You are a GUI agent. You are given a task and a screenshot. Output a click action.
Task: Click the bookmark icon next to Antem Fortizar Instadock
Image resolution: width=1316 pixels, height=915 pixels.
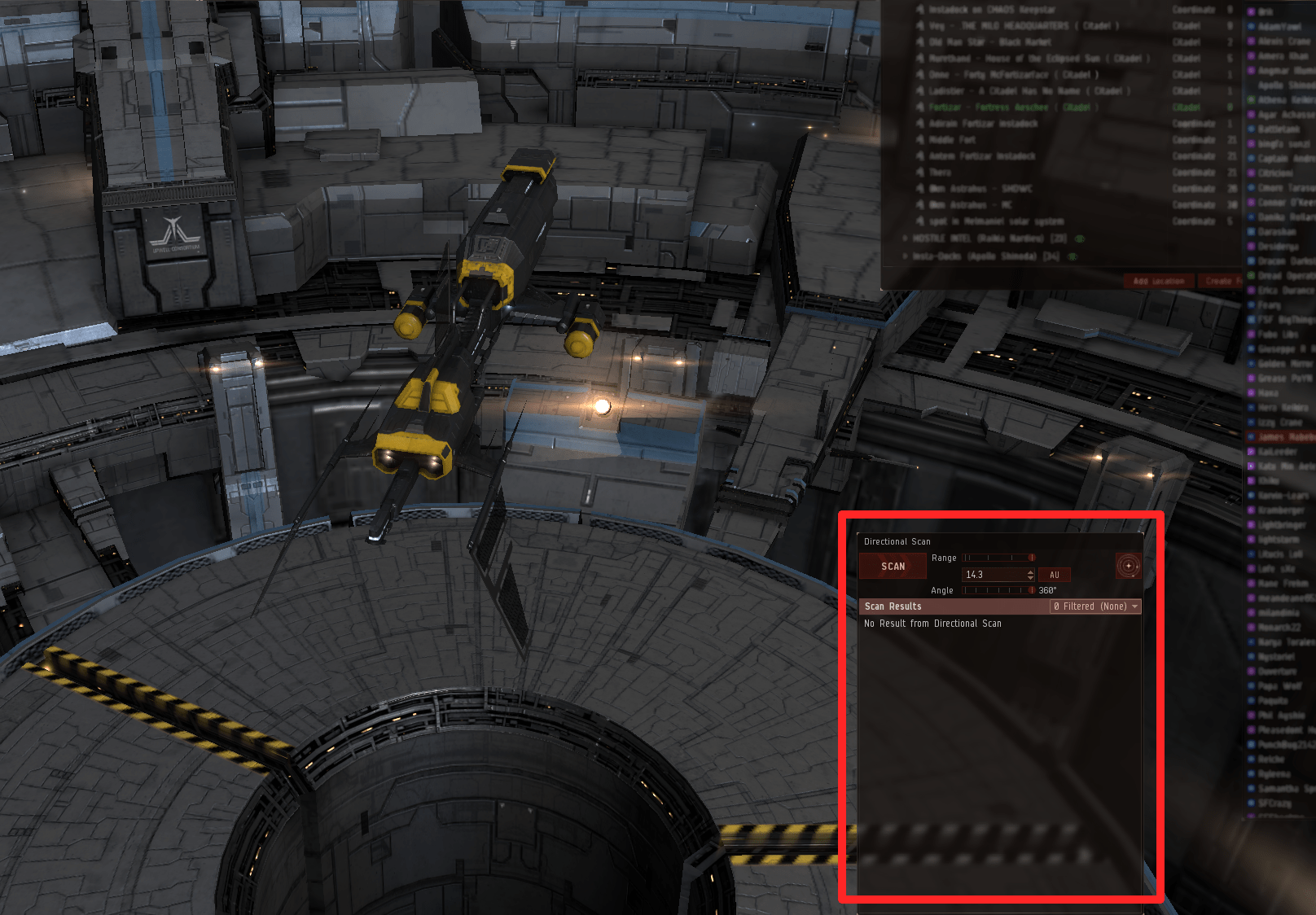click(x=920, y=156)
